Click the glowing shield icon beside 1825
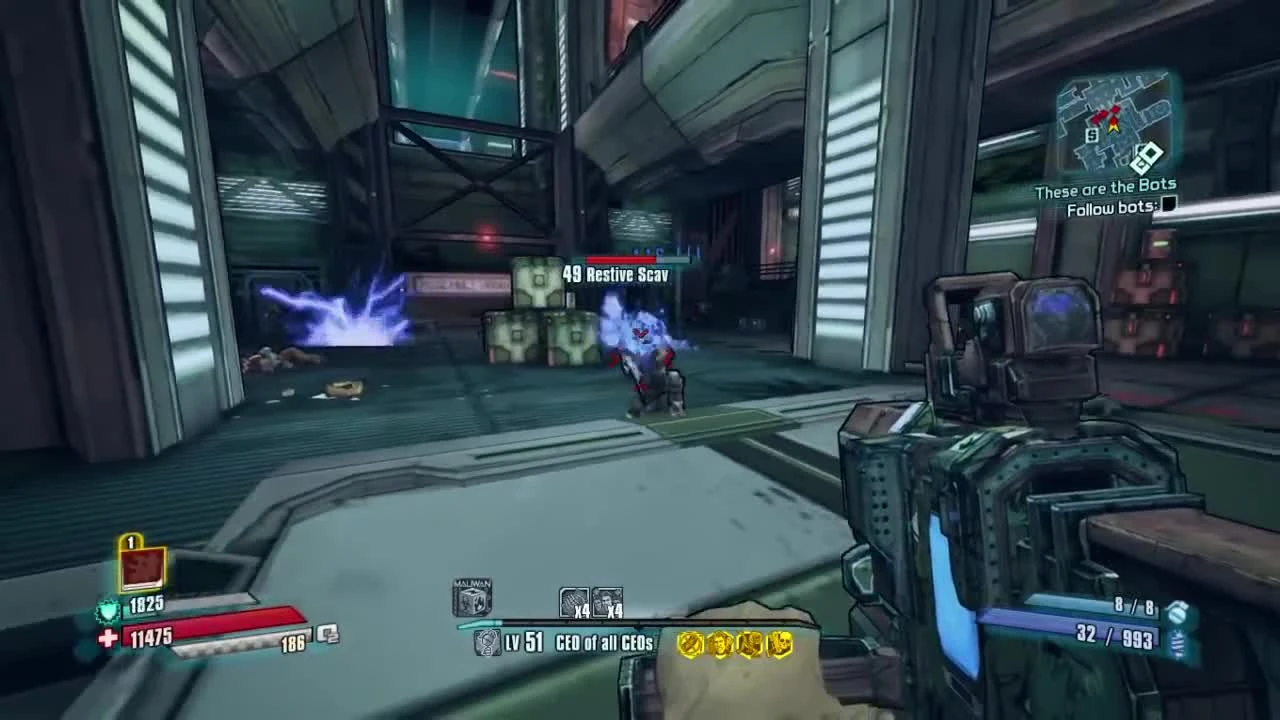The image size is (1280, 720). click(x=108, y=611)
